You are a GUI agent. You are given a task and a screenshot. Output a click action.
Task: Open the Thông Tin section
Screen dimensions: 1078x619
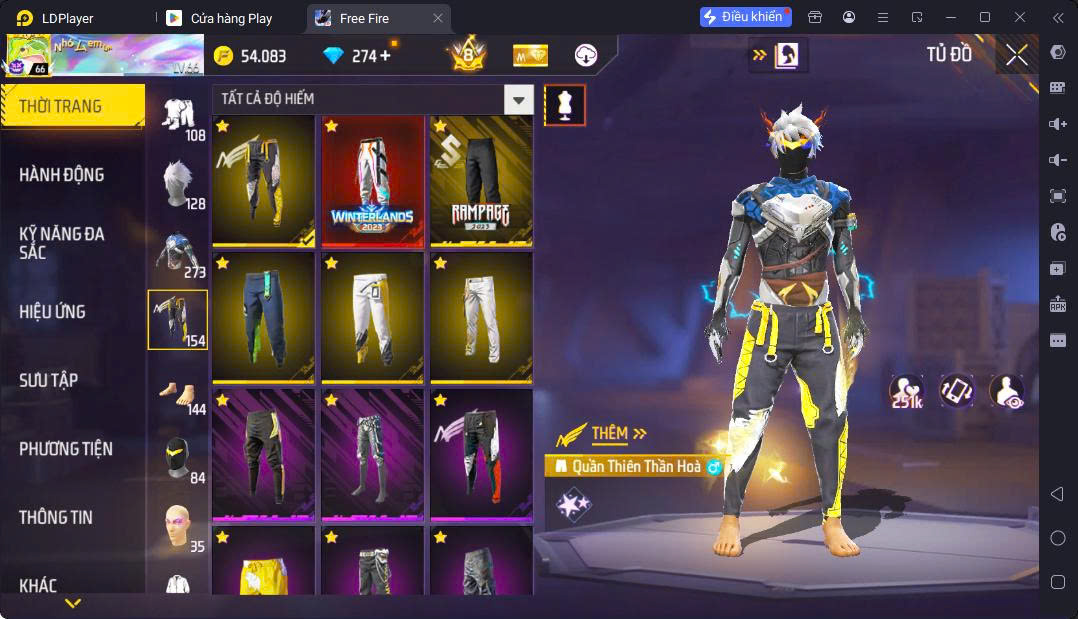[56, 517]
